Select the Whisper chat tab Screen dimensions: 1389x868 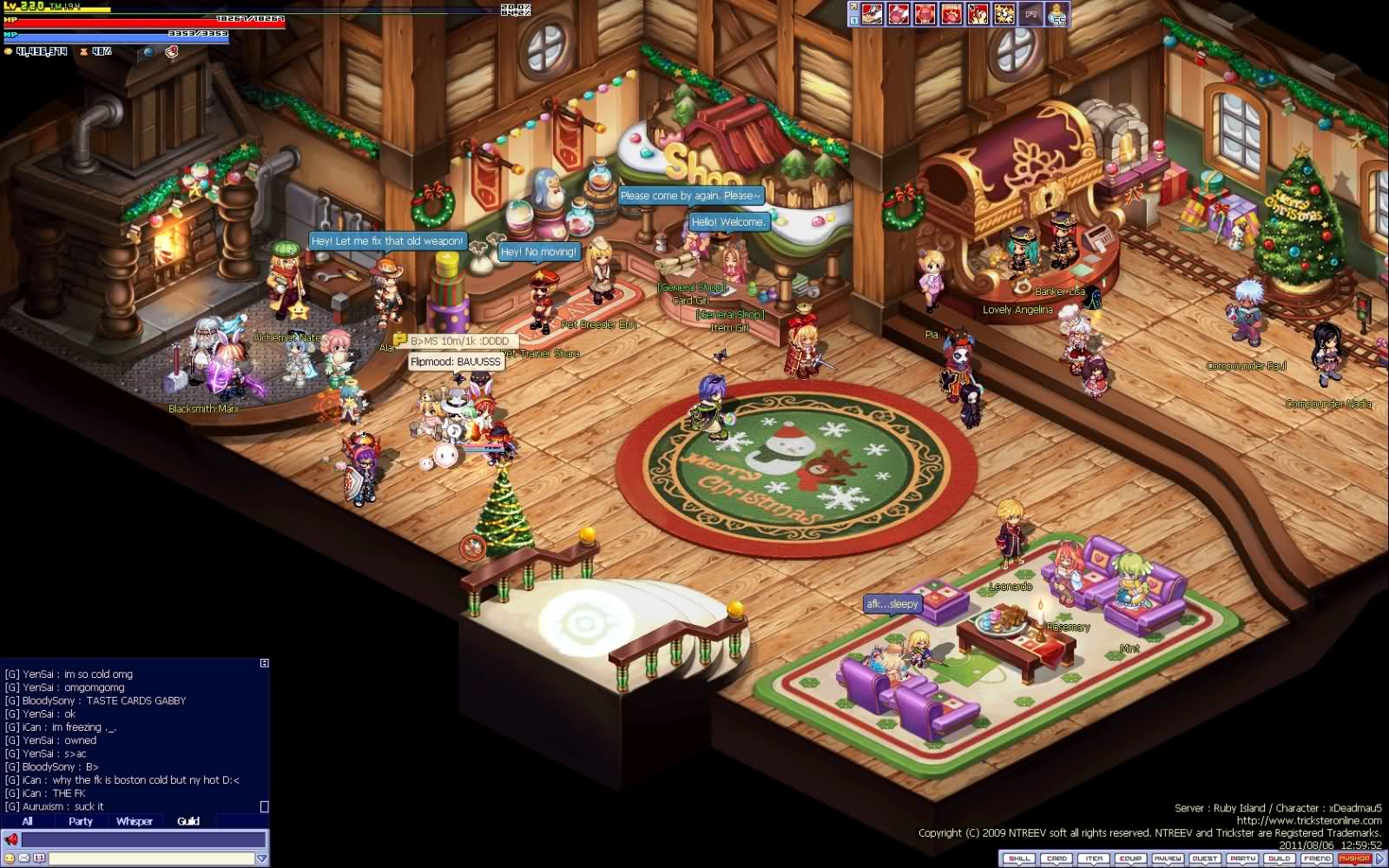(135, 821)
